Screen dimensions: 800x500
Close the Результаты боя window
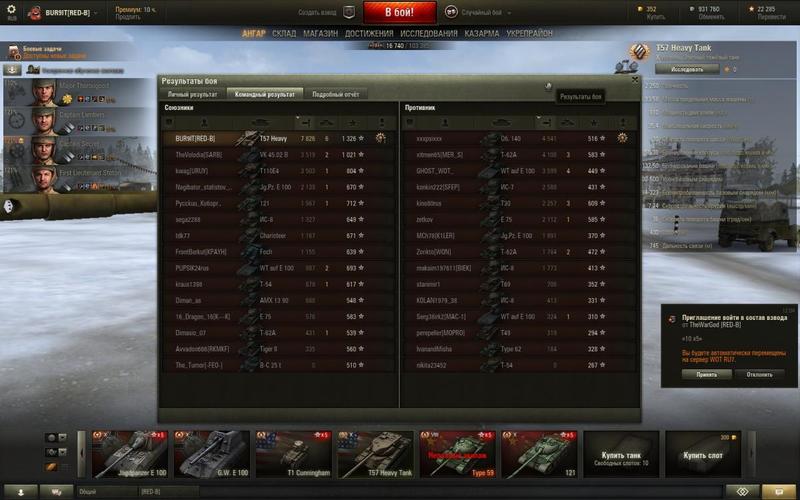[634, 79]
